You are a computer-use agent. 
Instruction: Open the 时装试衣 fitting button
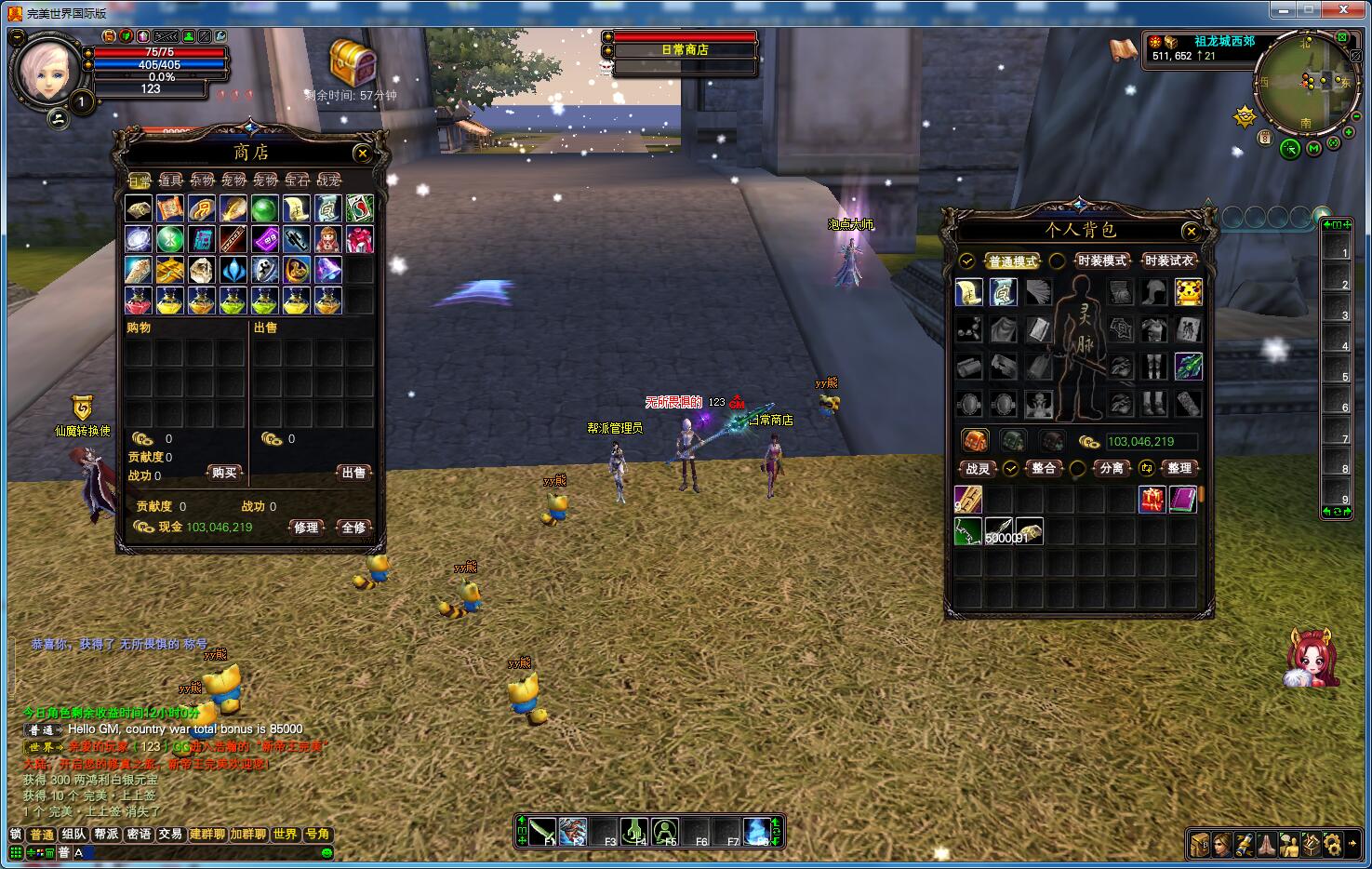(x=1169, y=261)
